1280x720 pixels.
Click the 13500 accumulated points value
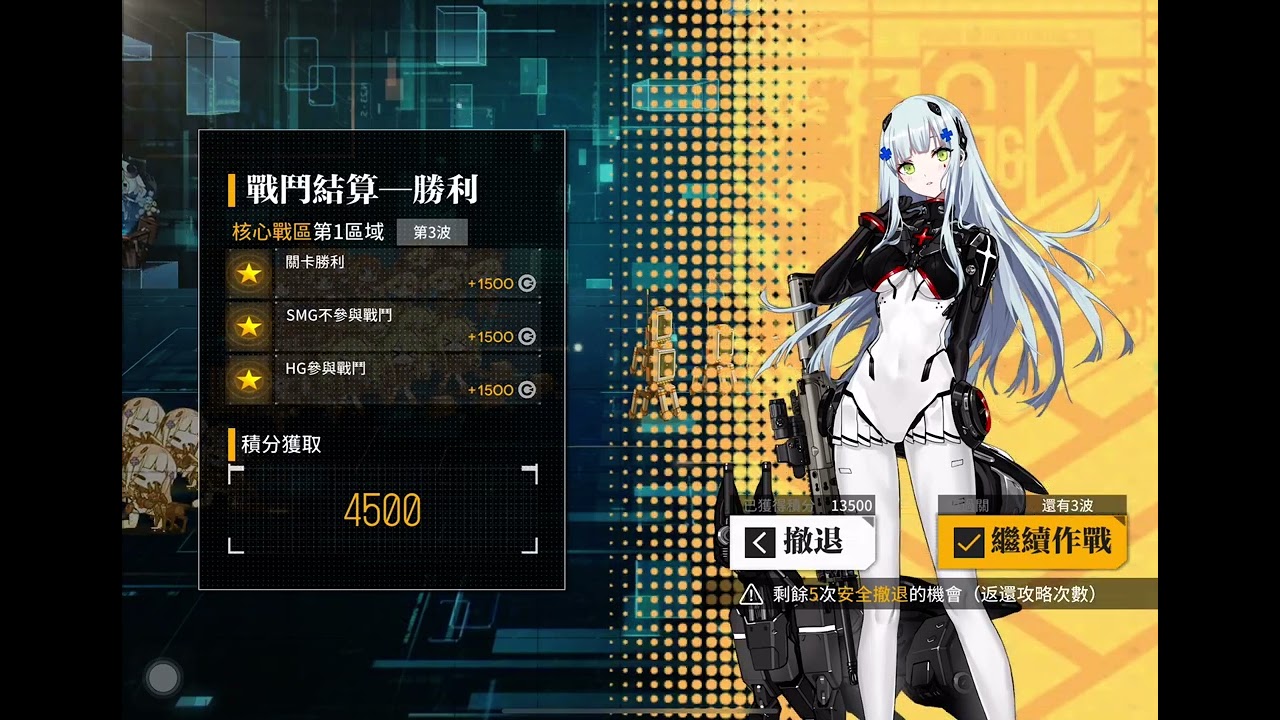pos(851,506)
